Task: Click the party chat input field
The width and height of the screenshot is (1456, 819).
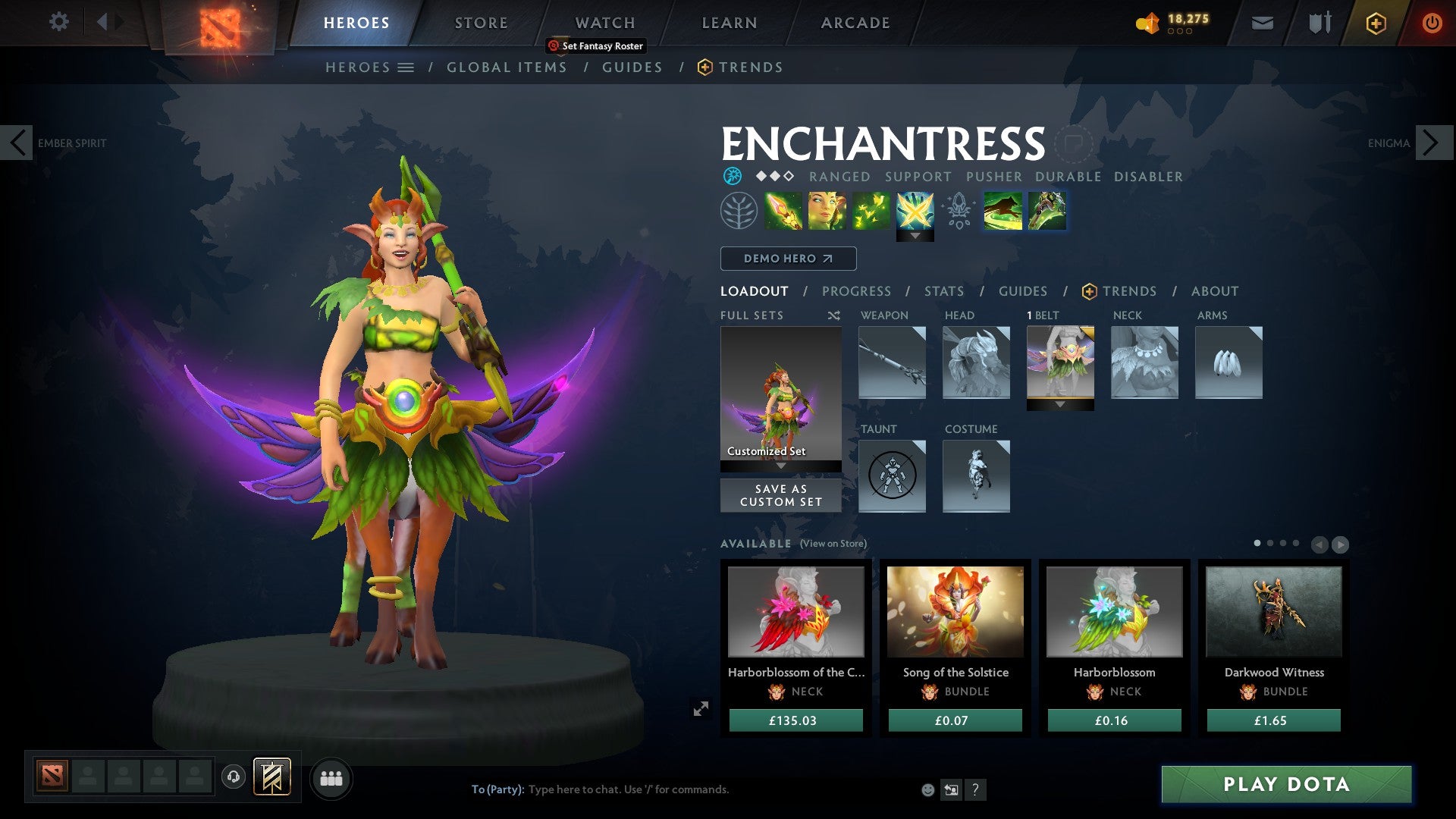Action: point(629,789)
